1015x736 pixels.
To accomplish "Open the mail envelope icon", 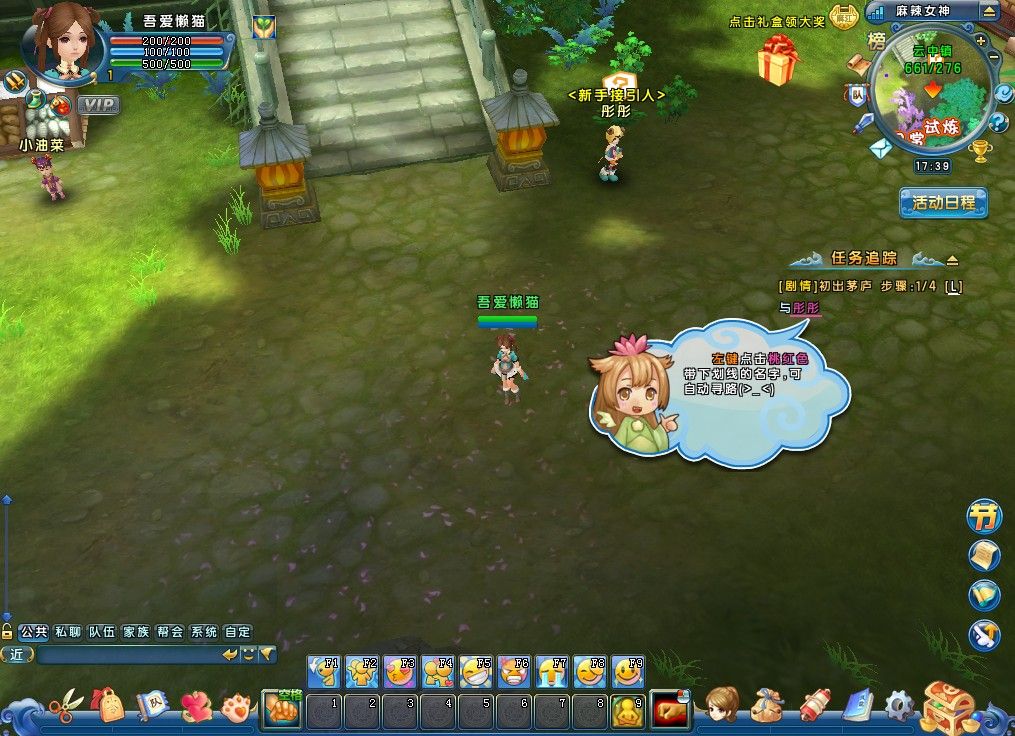I will pyautogui.click(x=881, y=149).
